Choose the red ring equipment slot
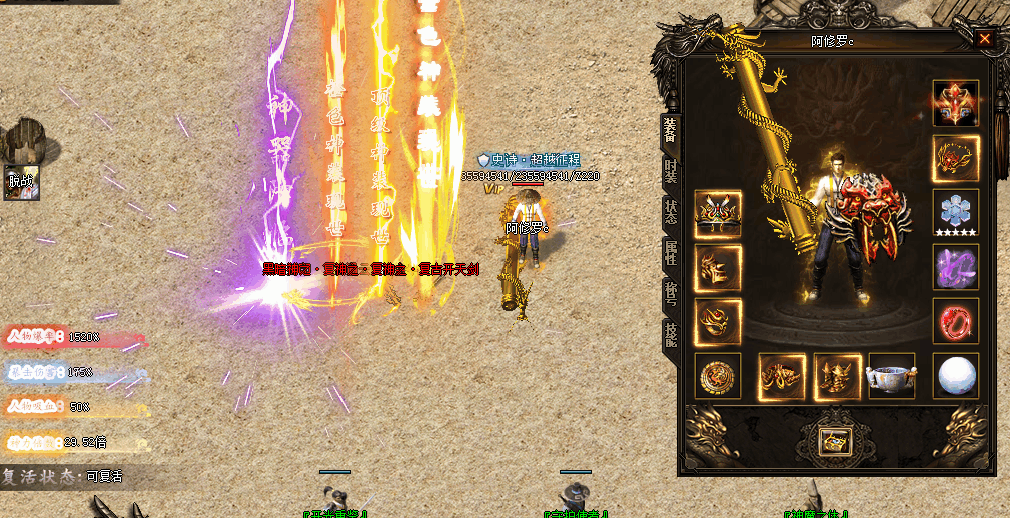This screenshot has width=1010, height=518. tap(955, 321)
